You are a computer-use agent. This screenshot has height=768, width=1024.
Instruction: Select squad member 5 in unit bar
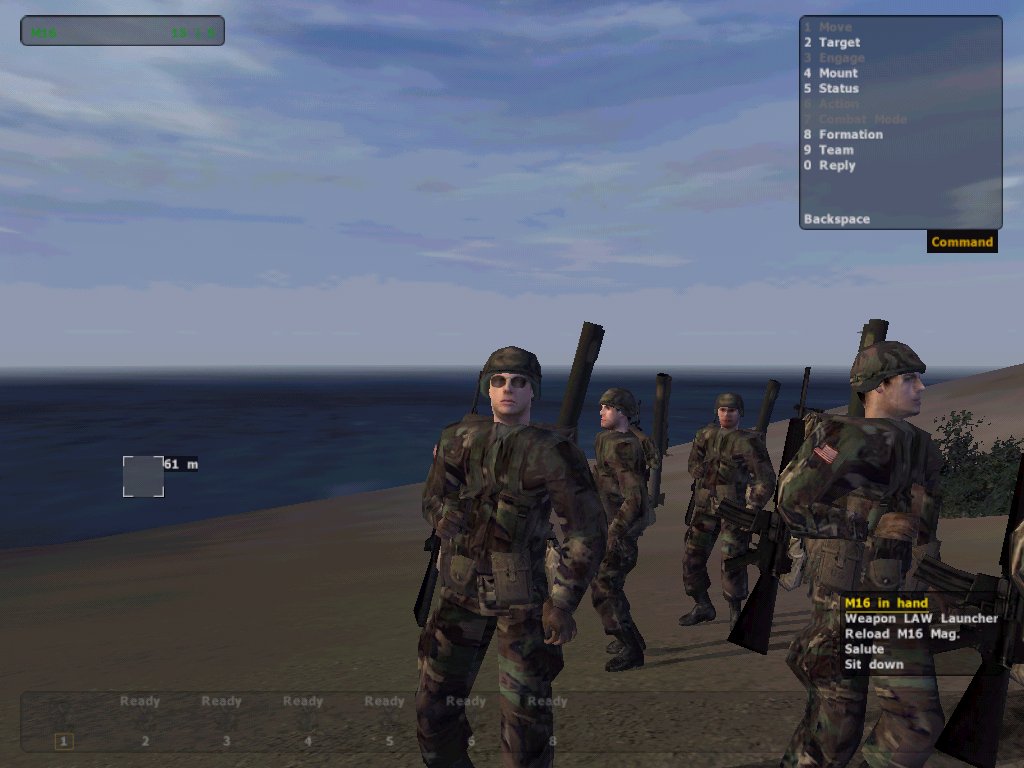(389, 741)
